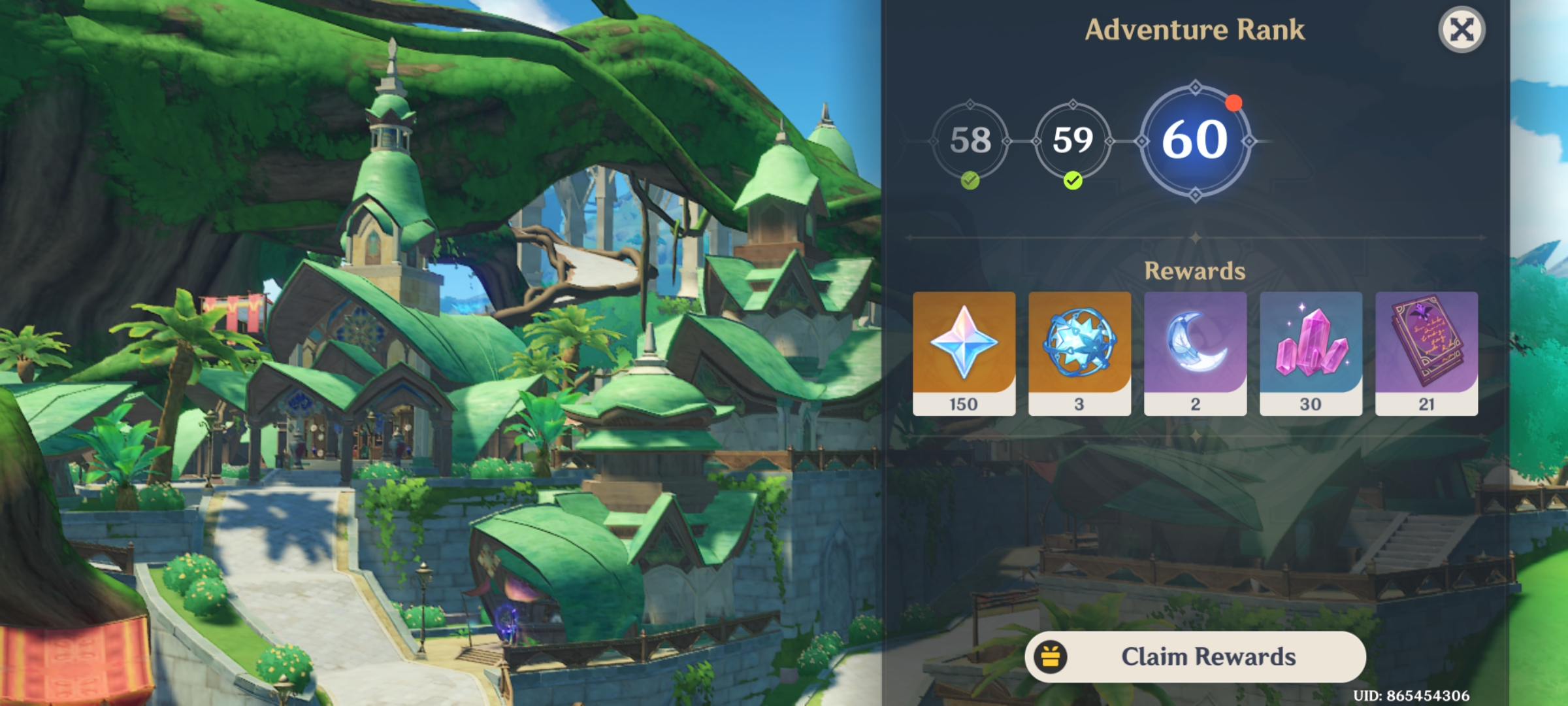Select the rank 59 node
The width and height of the screenshot is (1568, 706).
coord(1074,139)
